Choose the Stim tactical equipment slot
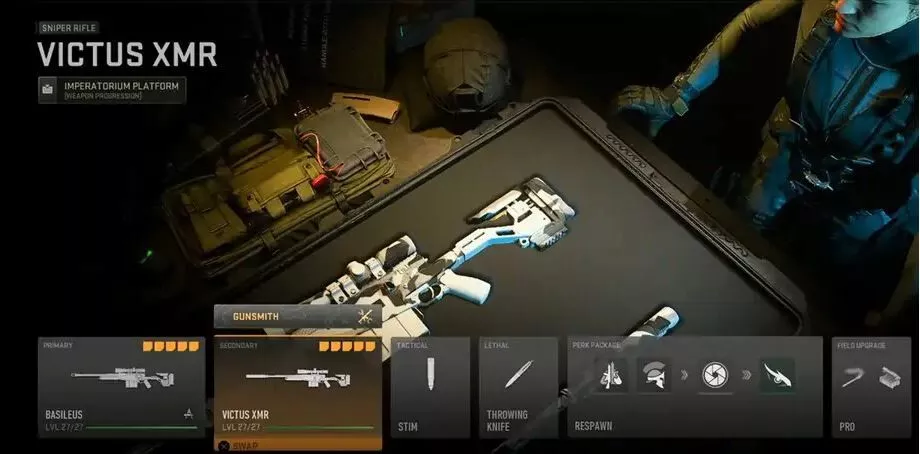 430,387
